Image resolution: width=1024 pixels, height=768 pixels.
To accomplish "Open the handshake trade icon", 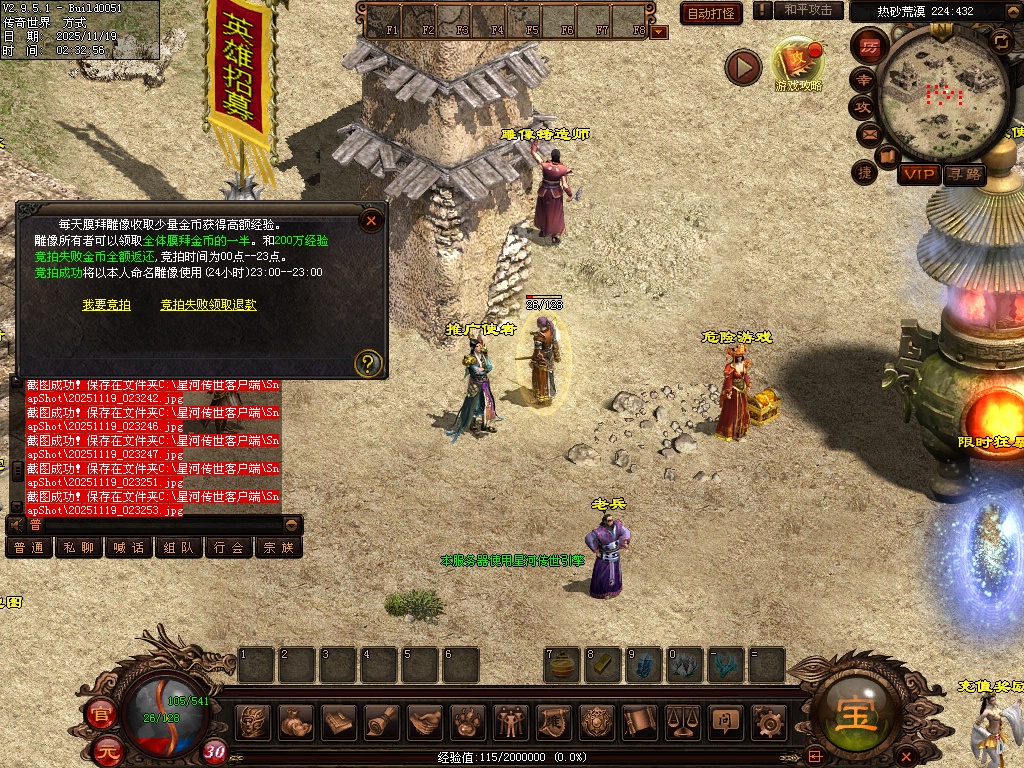I will pyautogui.click(x=425, y=721).
